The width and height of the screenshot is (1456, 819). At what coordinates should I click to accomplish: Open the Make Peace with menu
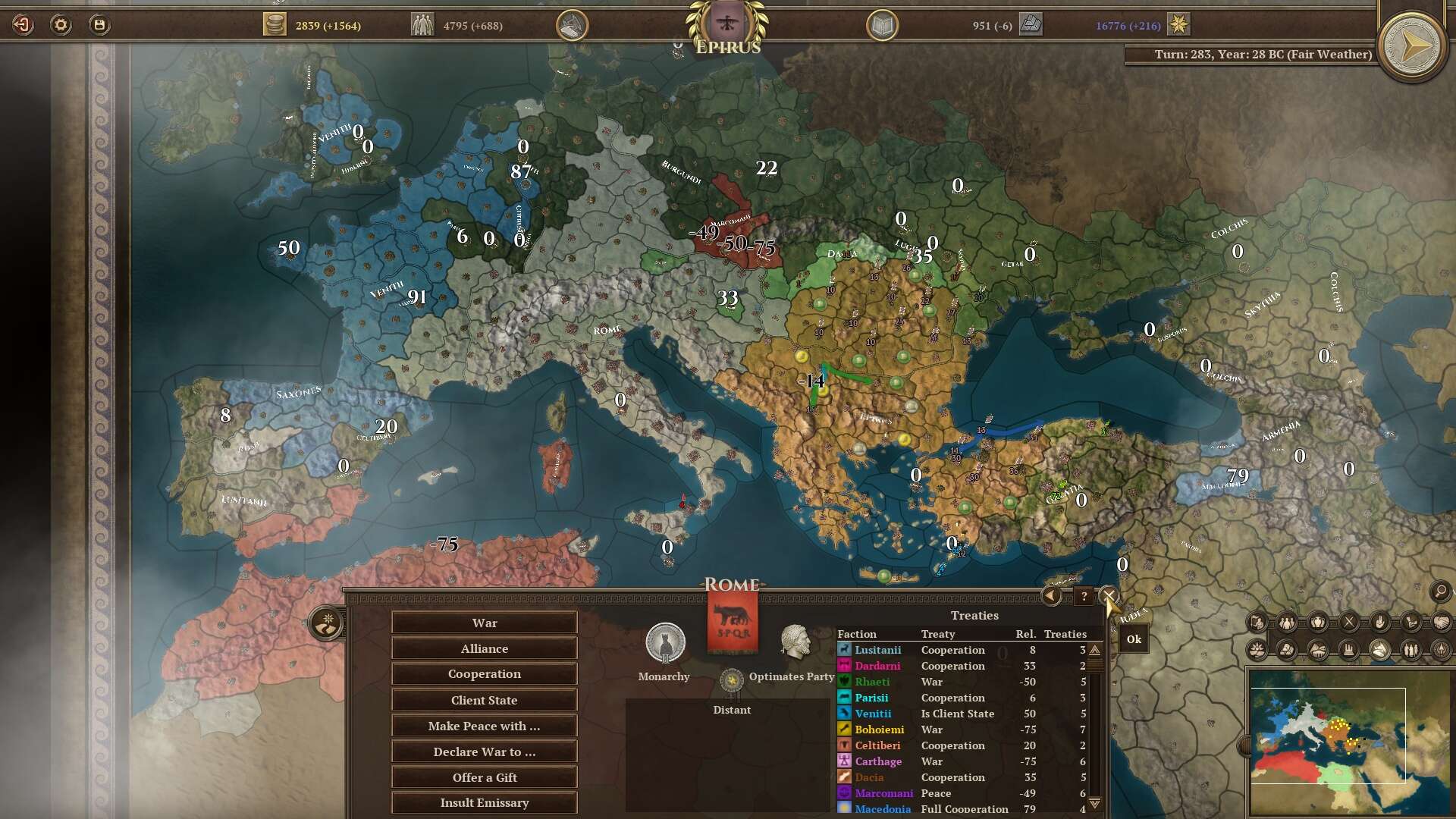coord(484,726)
